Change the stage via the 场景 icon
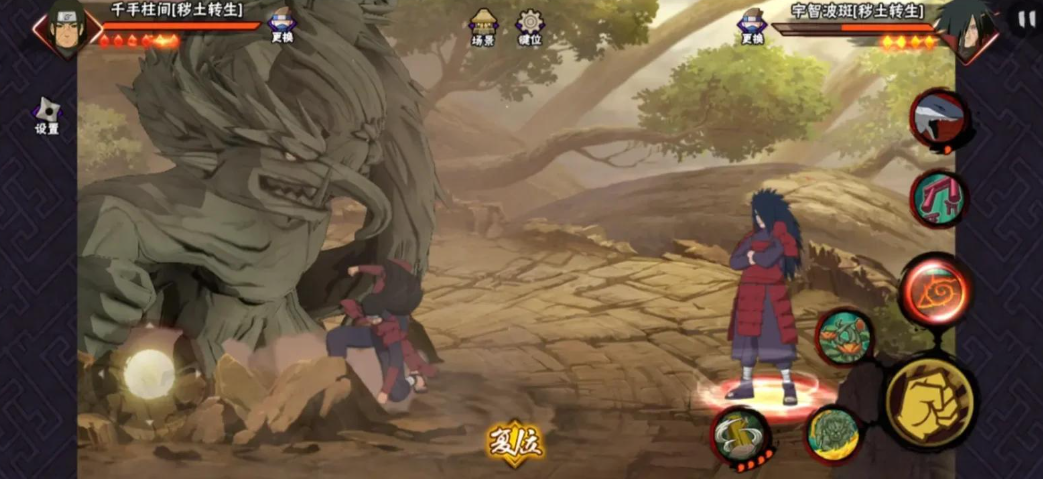This screenshot has width=1043, height=479. tap(483, 26)
